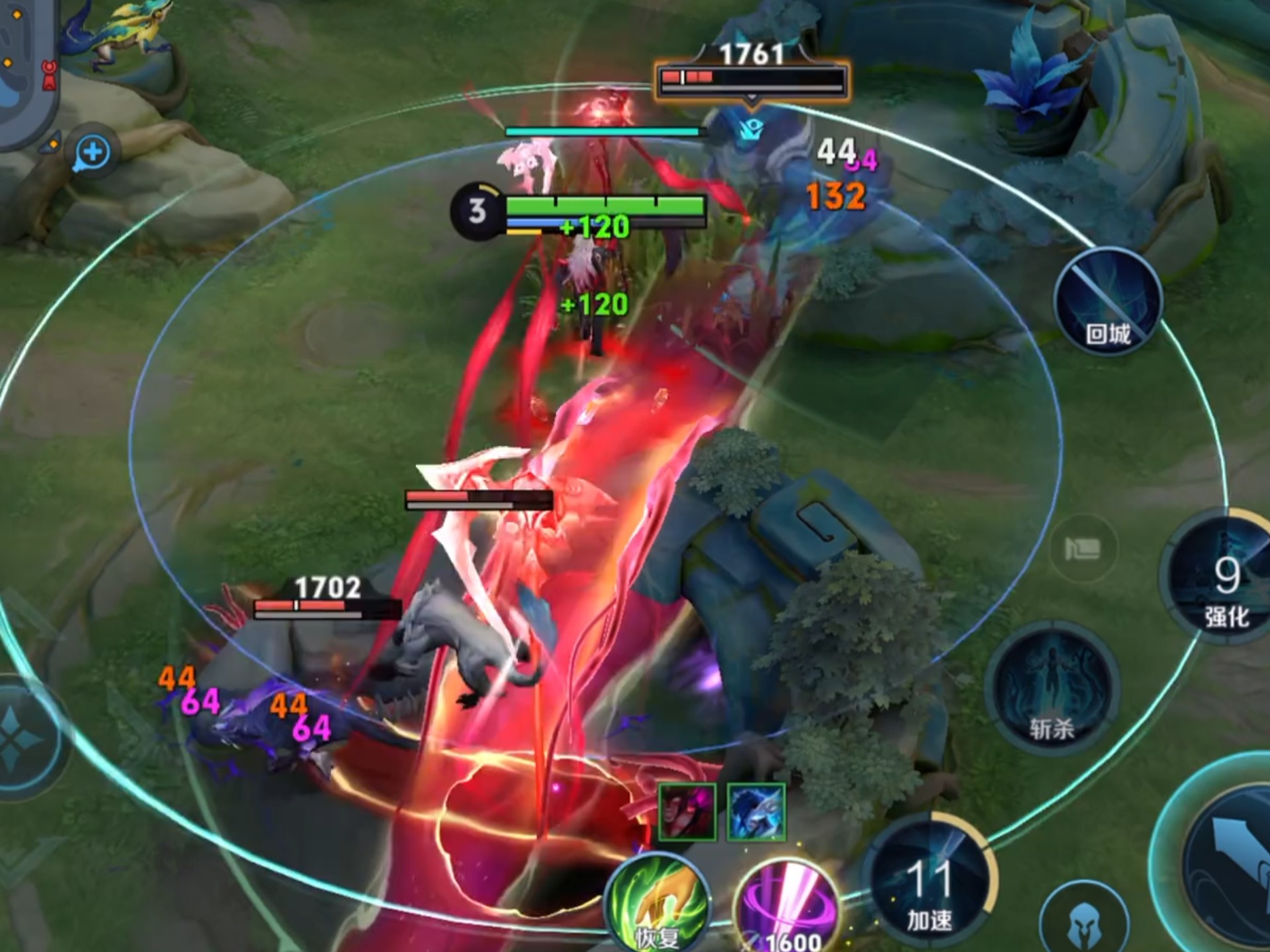The height and width of the screenshot is (952, 1270).
Task: Tap the 回城 recall button
Action: [1107, 302]
